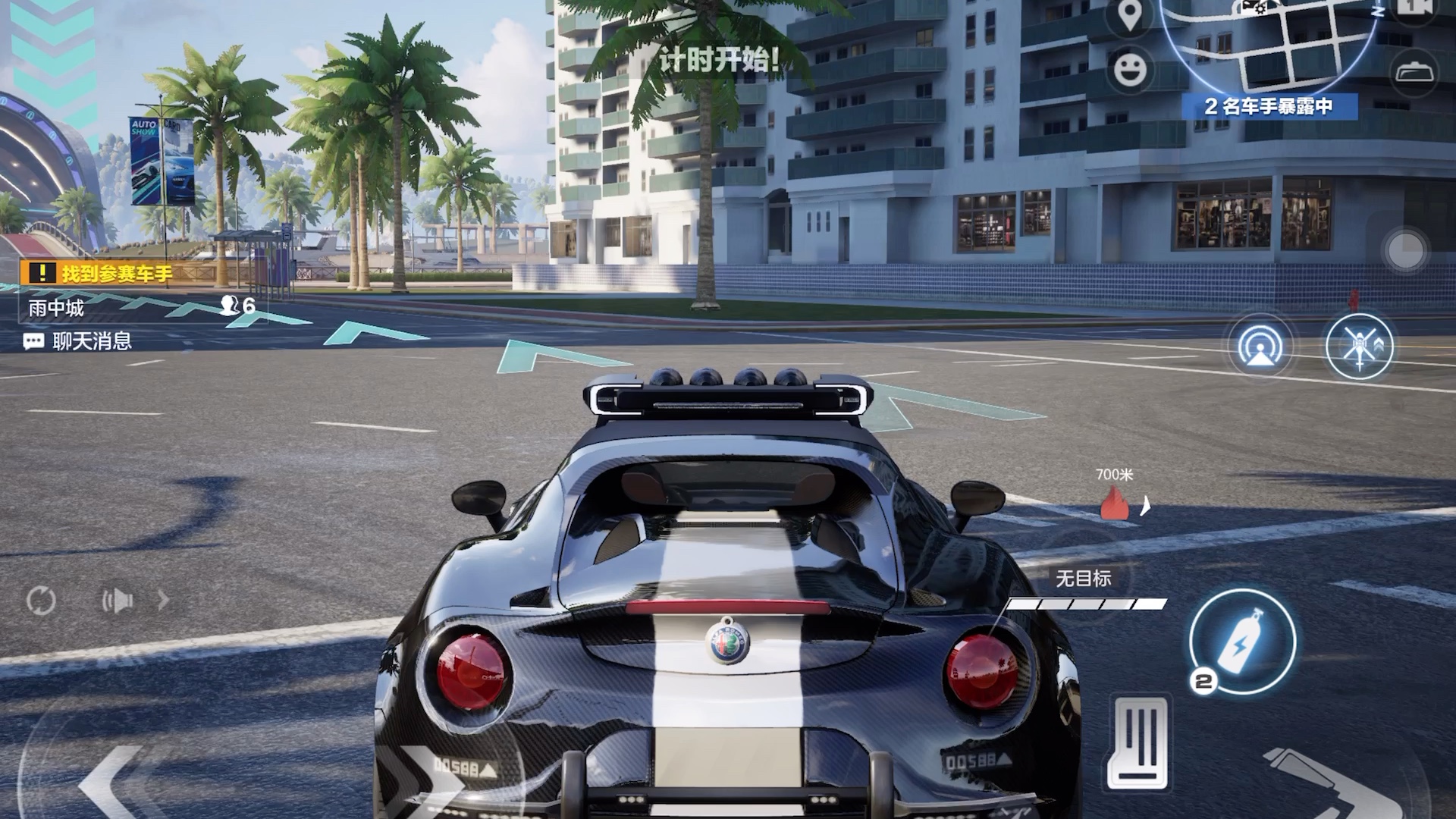
Task: Open the map location pin icon
Action: point(1129,15)
